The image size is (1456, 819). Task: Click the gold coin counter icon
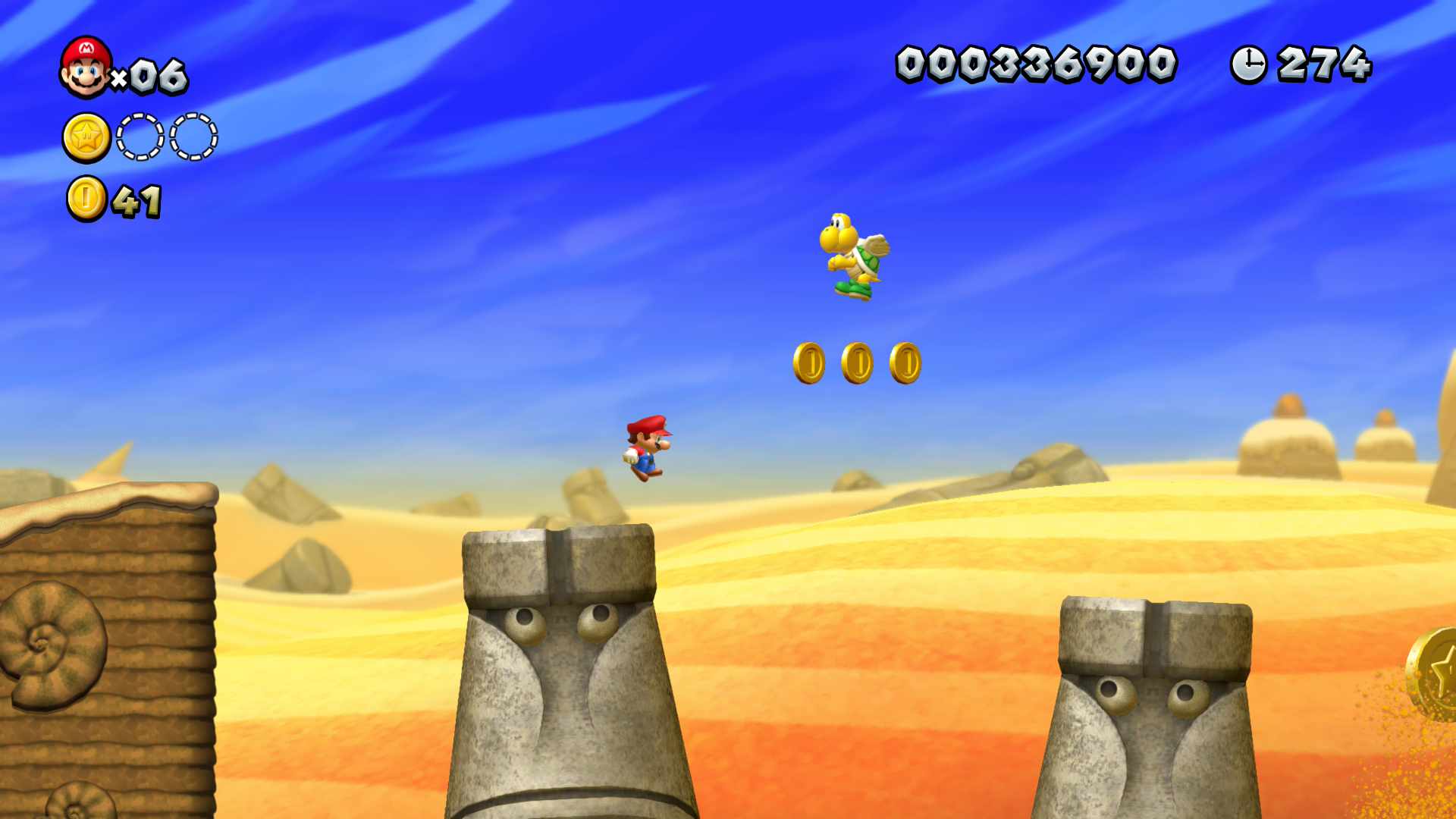tap(86, 199)
